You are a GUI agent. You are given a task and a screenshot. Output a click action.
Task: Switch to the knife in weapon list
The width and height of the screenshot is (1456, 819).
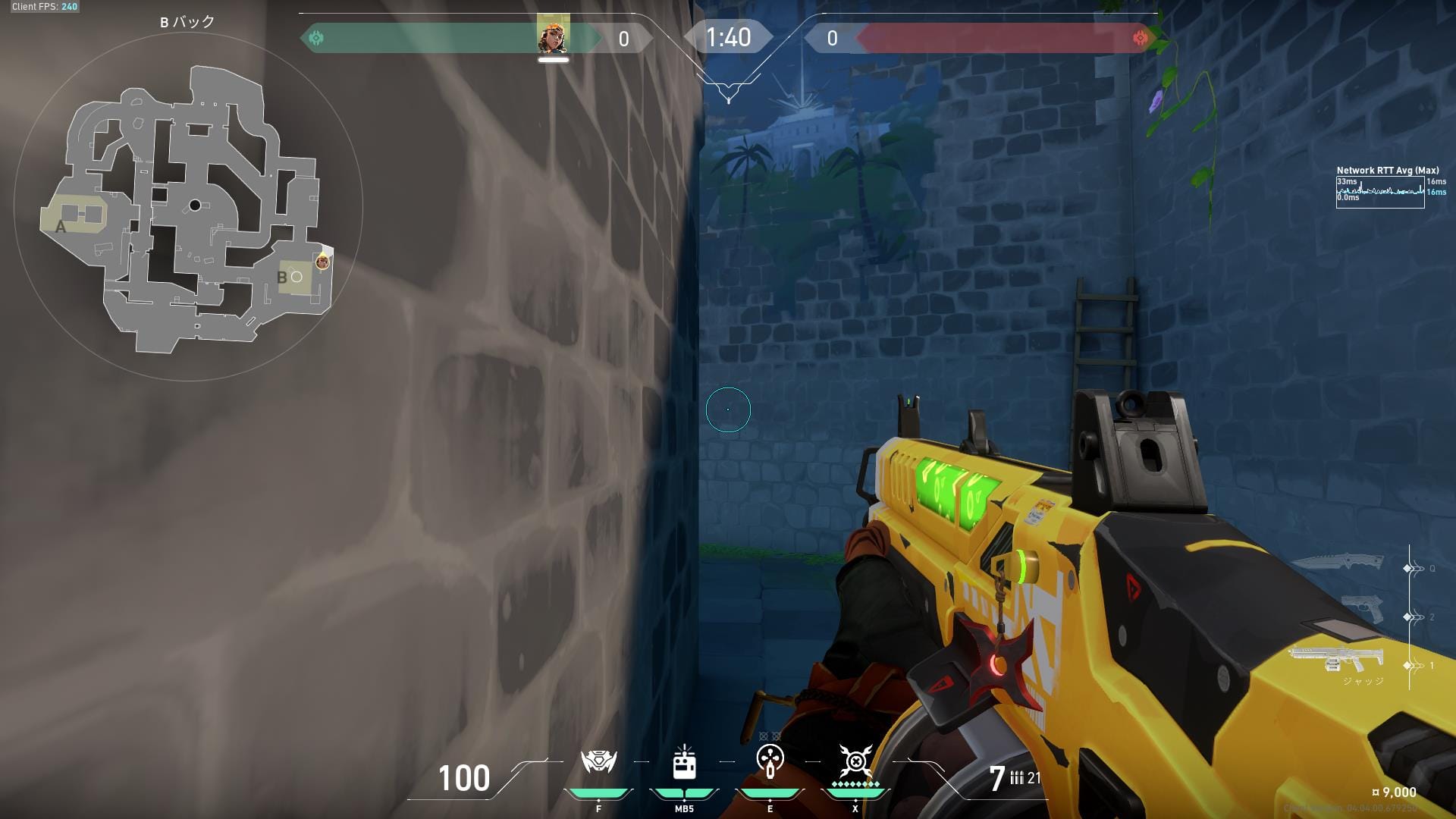[x=1337, y=563]
